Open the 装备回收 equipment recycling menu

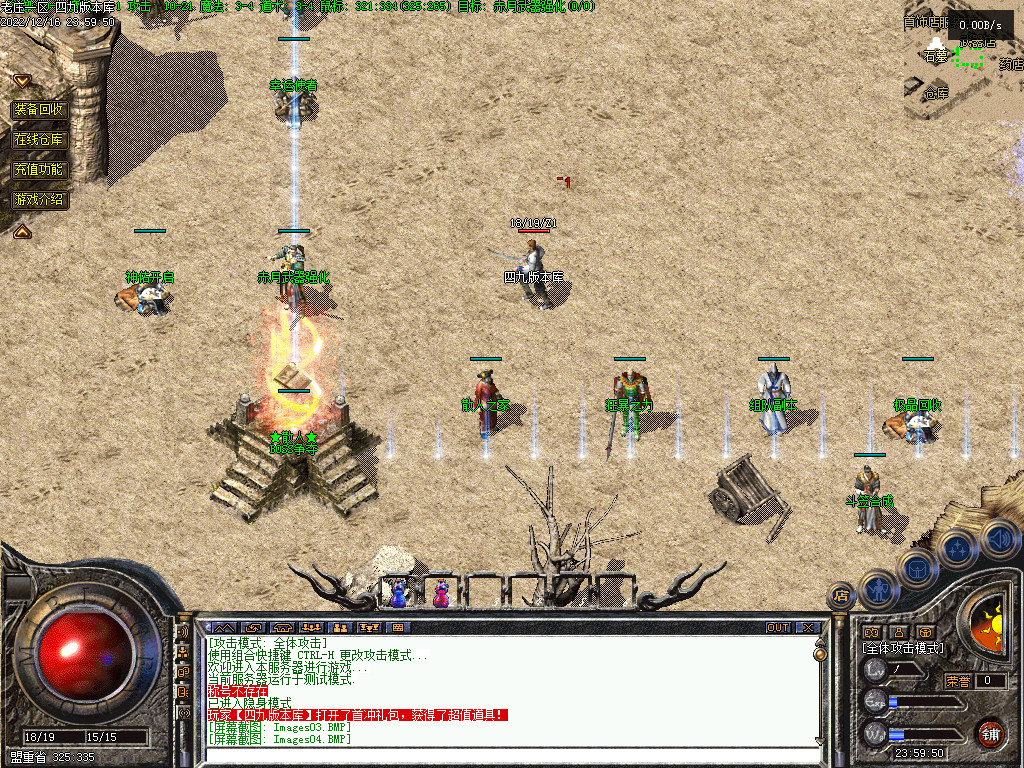click(39, 110)
